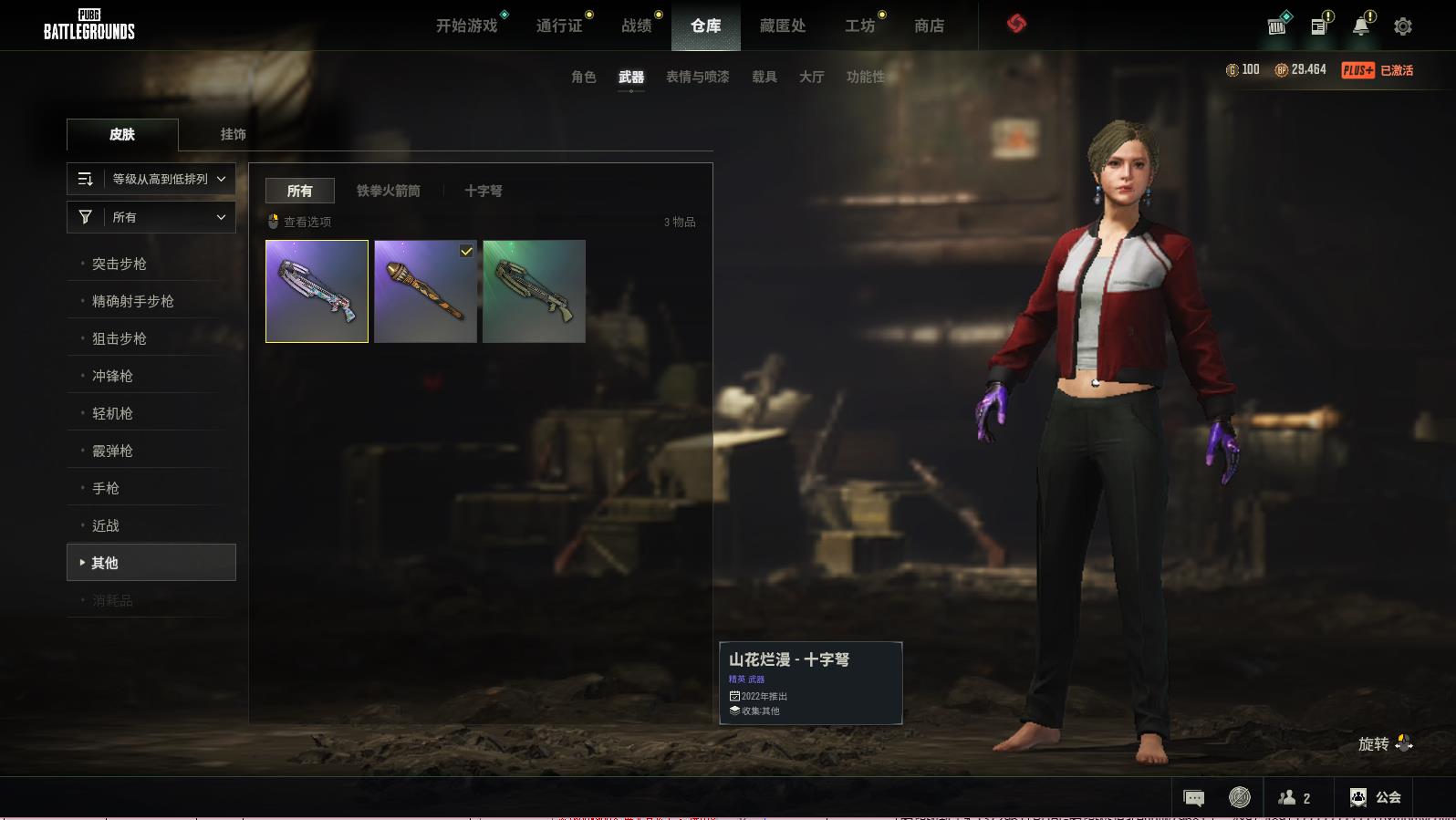Viewport: 1456px width, 820px height.
Task: Open the notifications bell
Action: click(1360, 26)
